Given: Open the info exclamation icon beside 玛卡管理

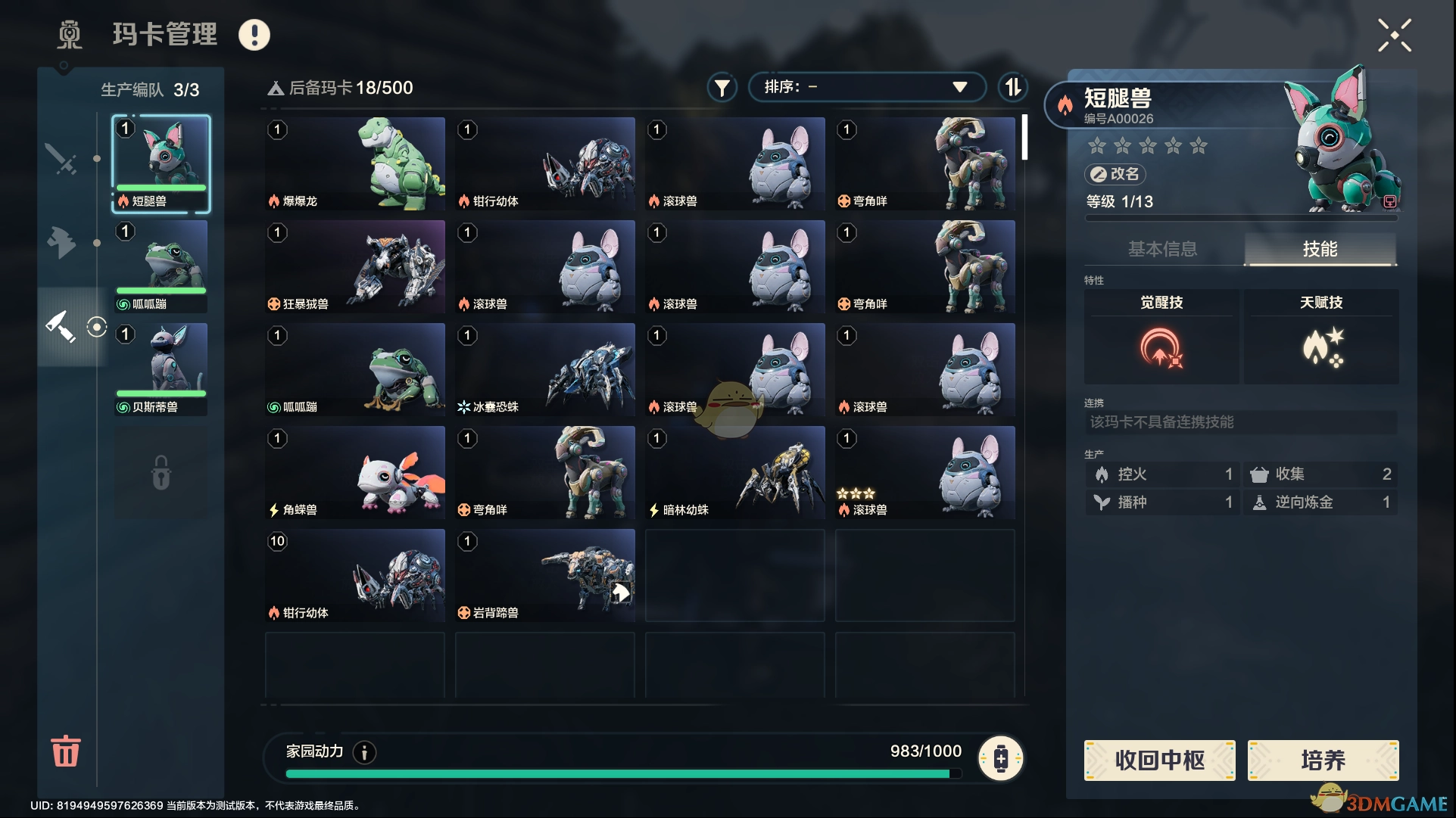Looking at the screenshot, I should pos(254,35).
